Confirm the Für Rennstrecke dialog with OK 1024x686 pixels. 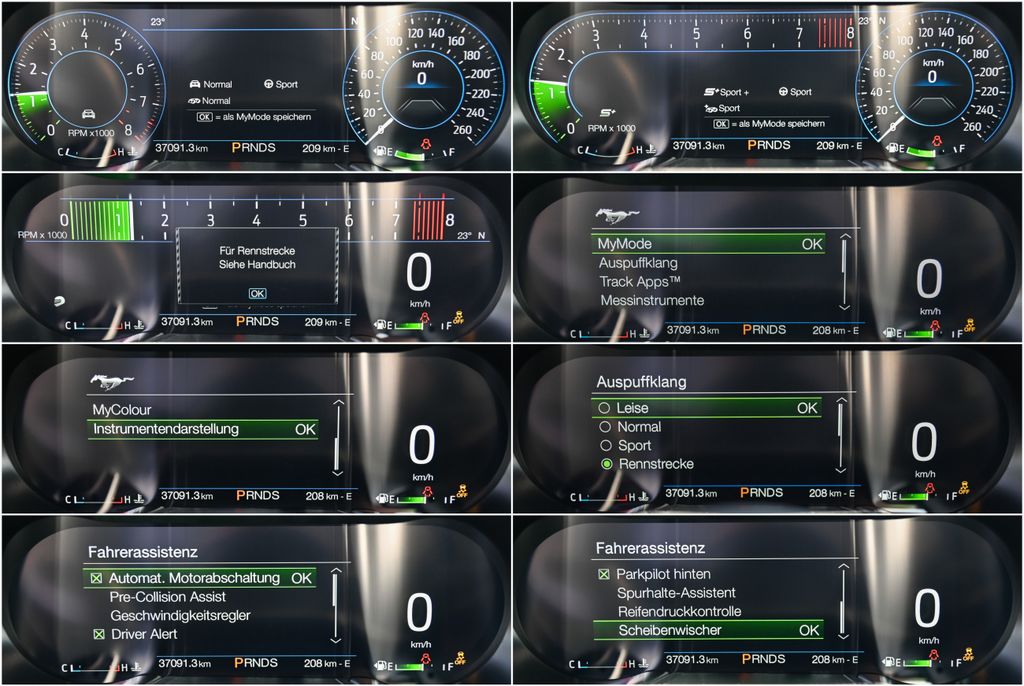point(257,293)
